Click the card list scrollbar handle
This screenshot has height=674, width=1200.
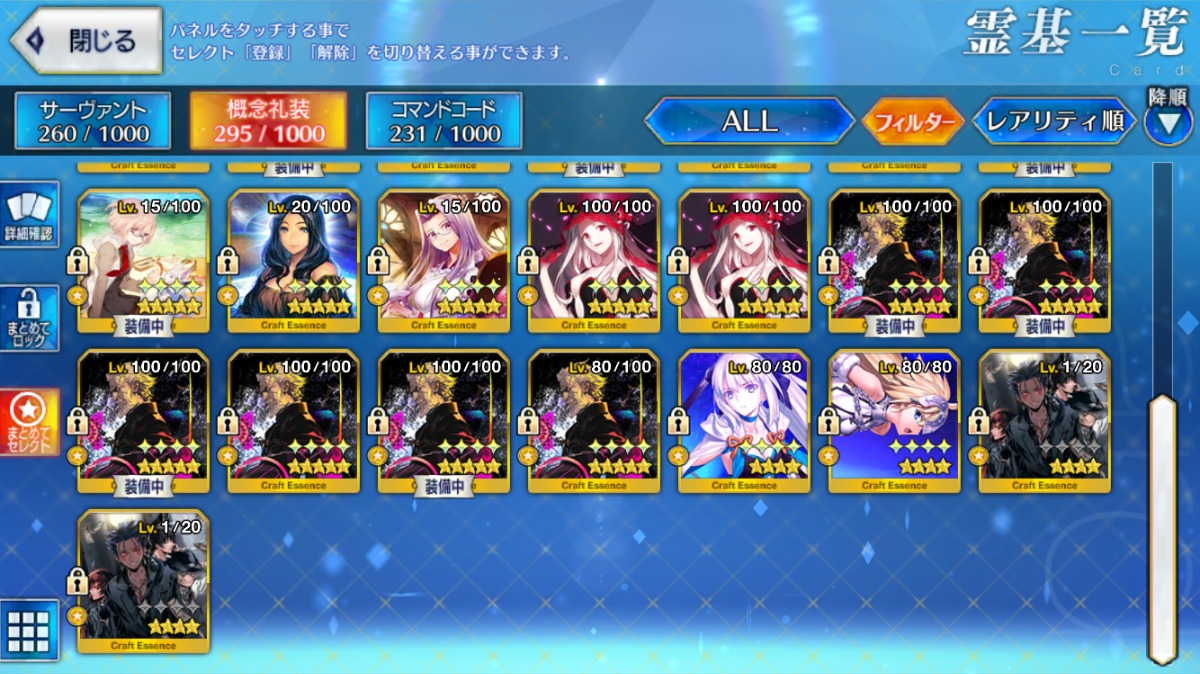click(1162, 528)
